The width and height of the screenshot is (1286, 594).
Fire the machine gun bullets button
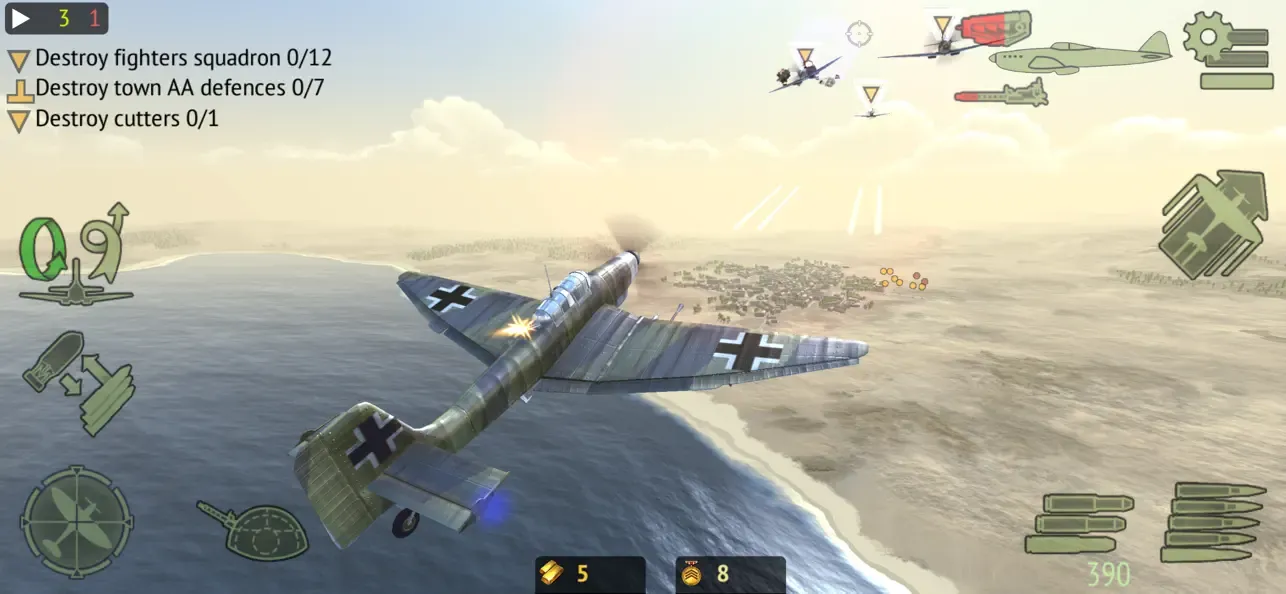(x=1211, y=521)
